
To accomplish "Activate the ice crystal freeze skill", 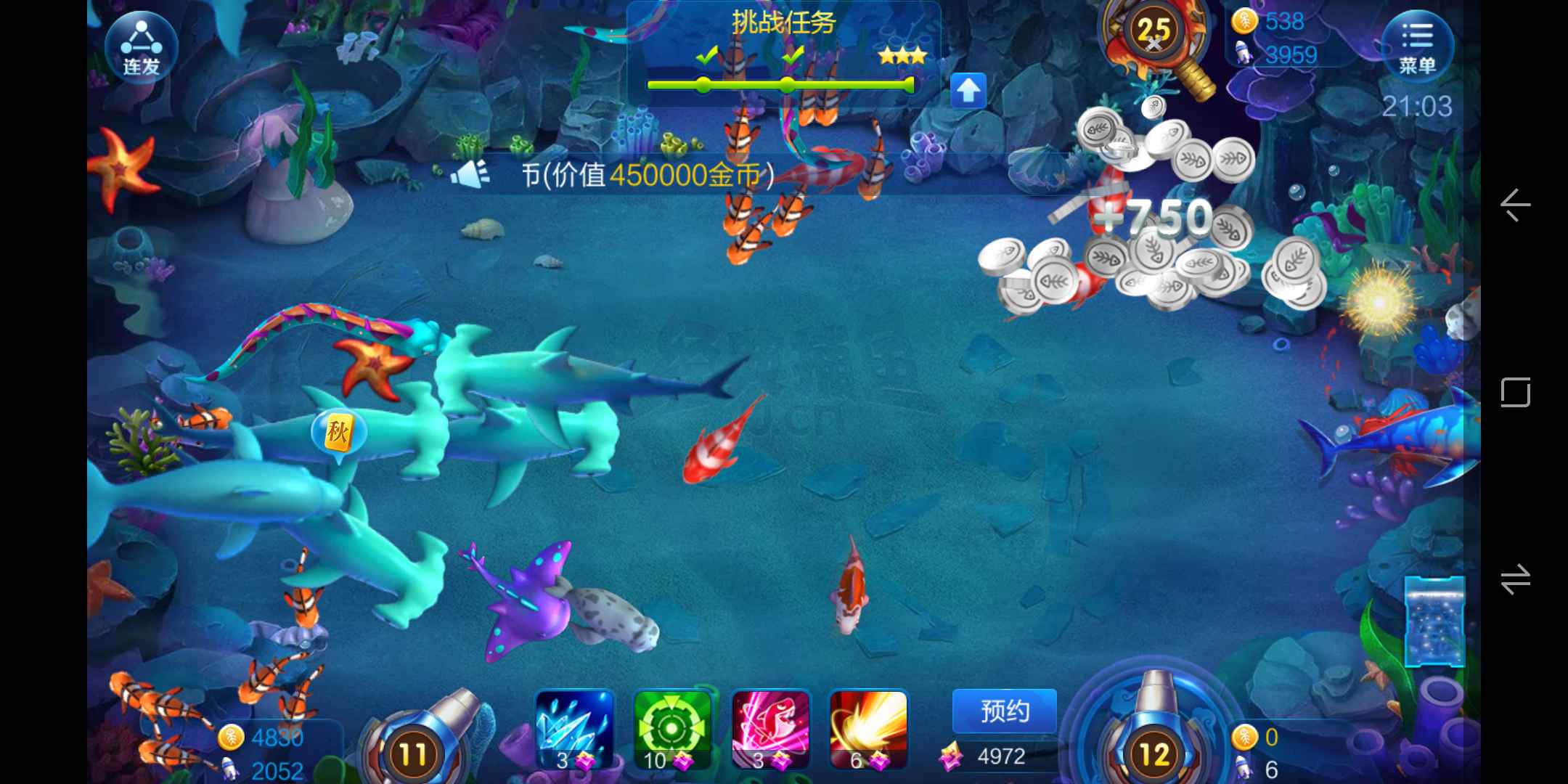I will [574, 728].
